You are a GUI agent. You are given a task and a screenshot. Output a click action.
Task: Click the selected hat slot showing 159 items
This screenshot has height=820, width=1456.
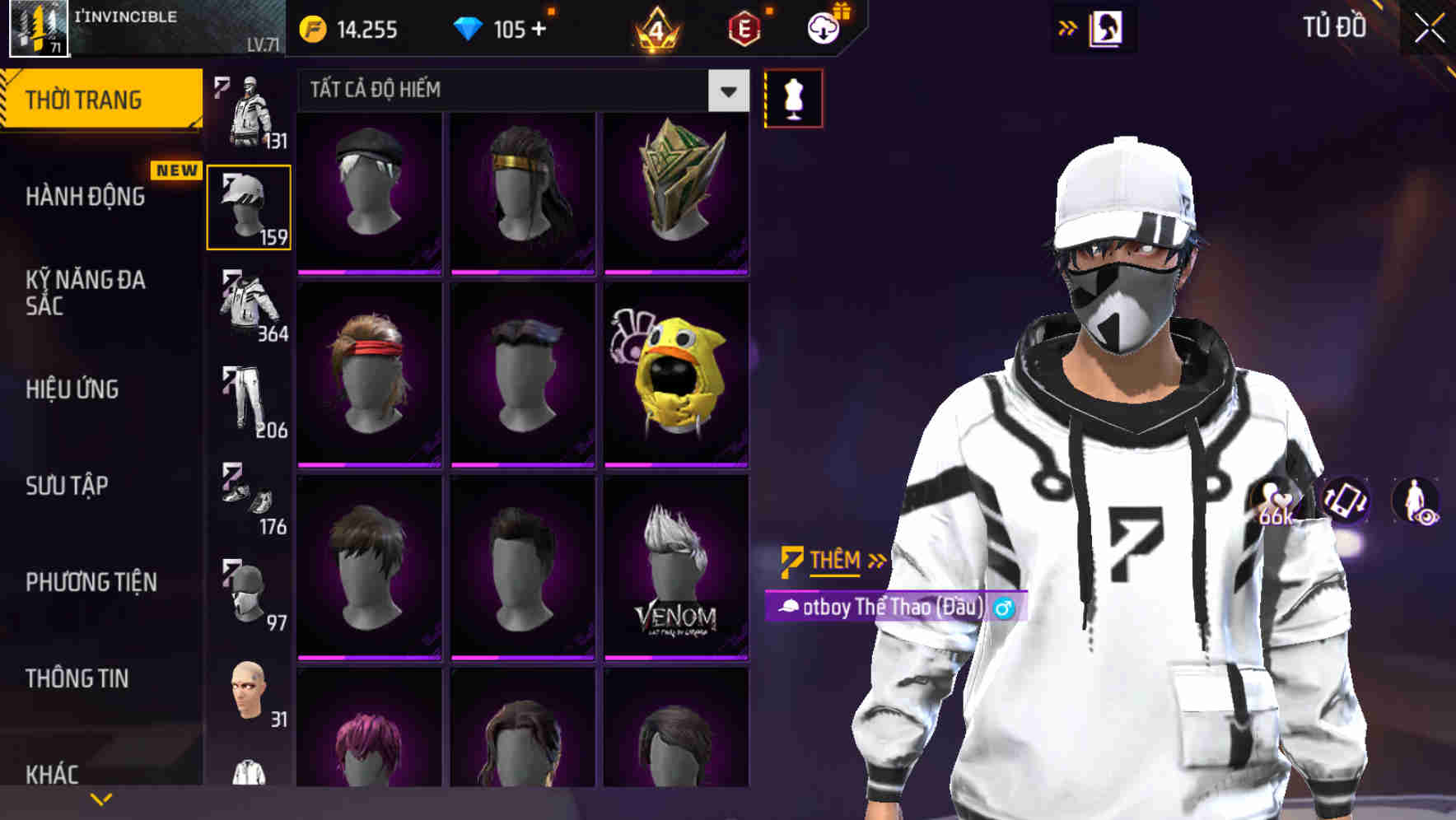249,206
